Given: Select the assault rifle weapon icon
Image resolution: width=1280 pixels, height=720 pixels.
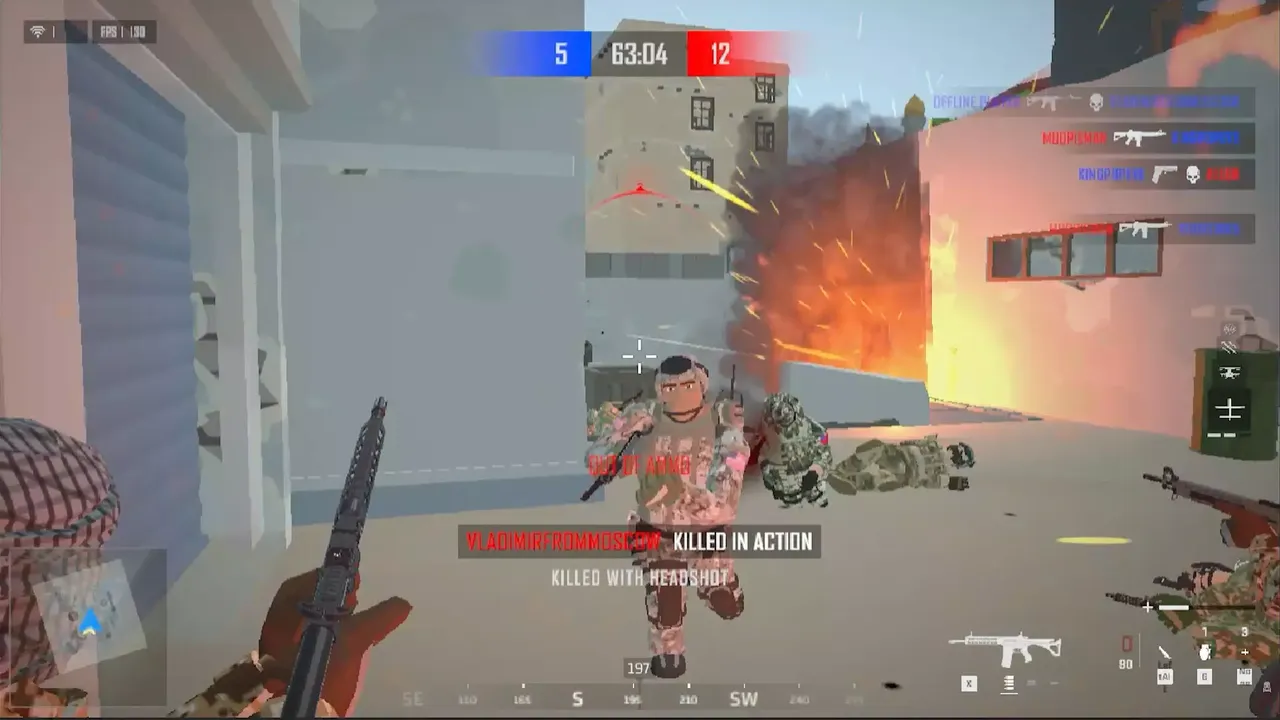Looking at the screenshot, I should coord(1006,645).
